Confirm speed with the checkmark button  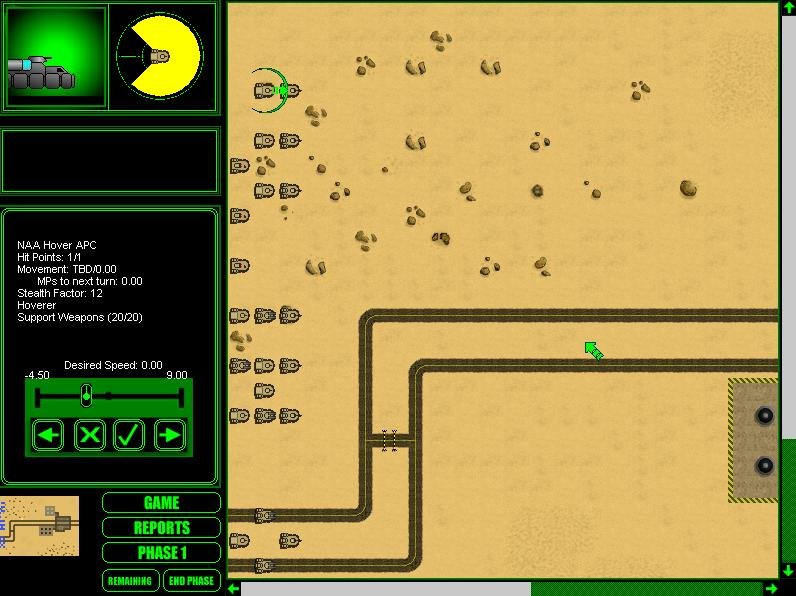point(129,435)
